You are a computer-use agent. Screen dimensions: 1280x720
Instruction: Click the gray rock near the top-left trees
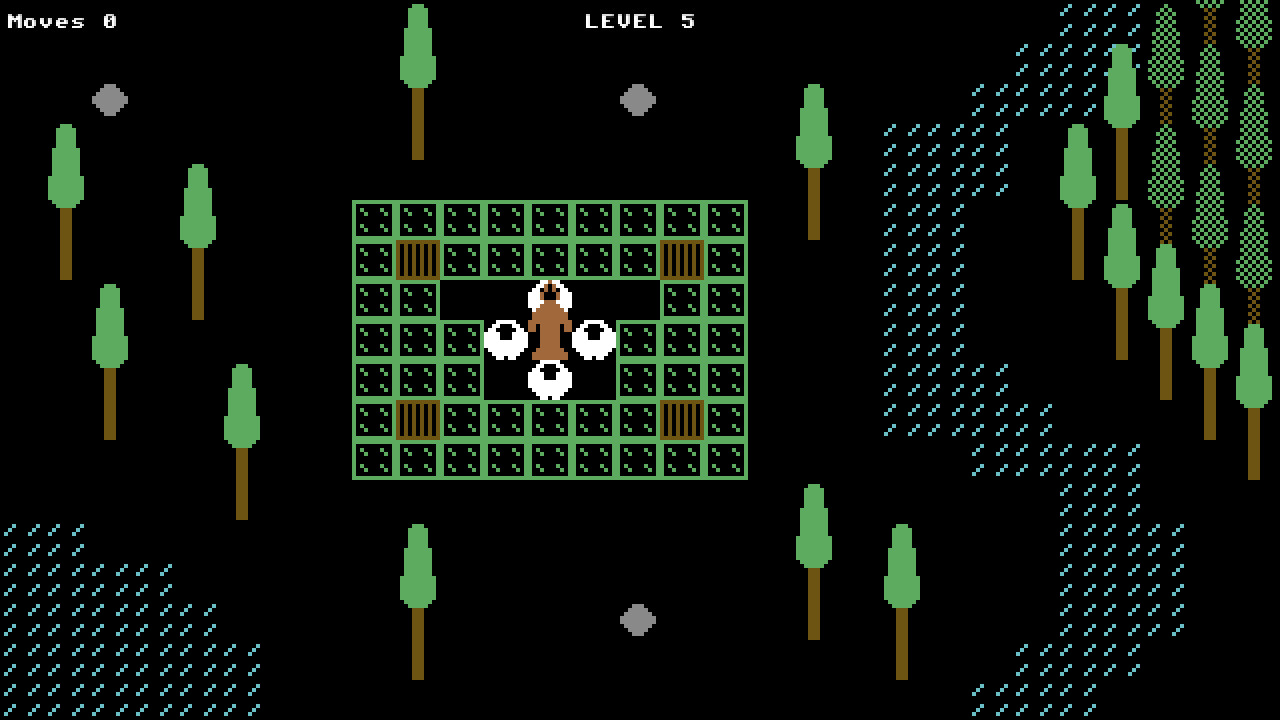point(108,100)
